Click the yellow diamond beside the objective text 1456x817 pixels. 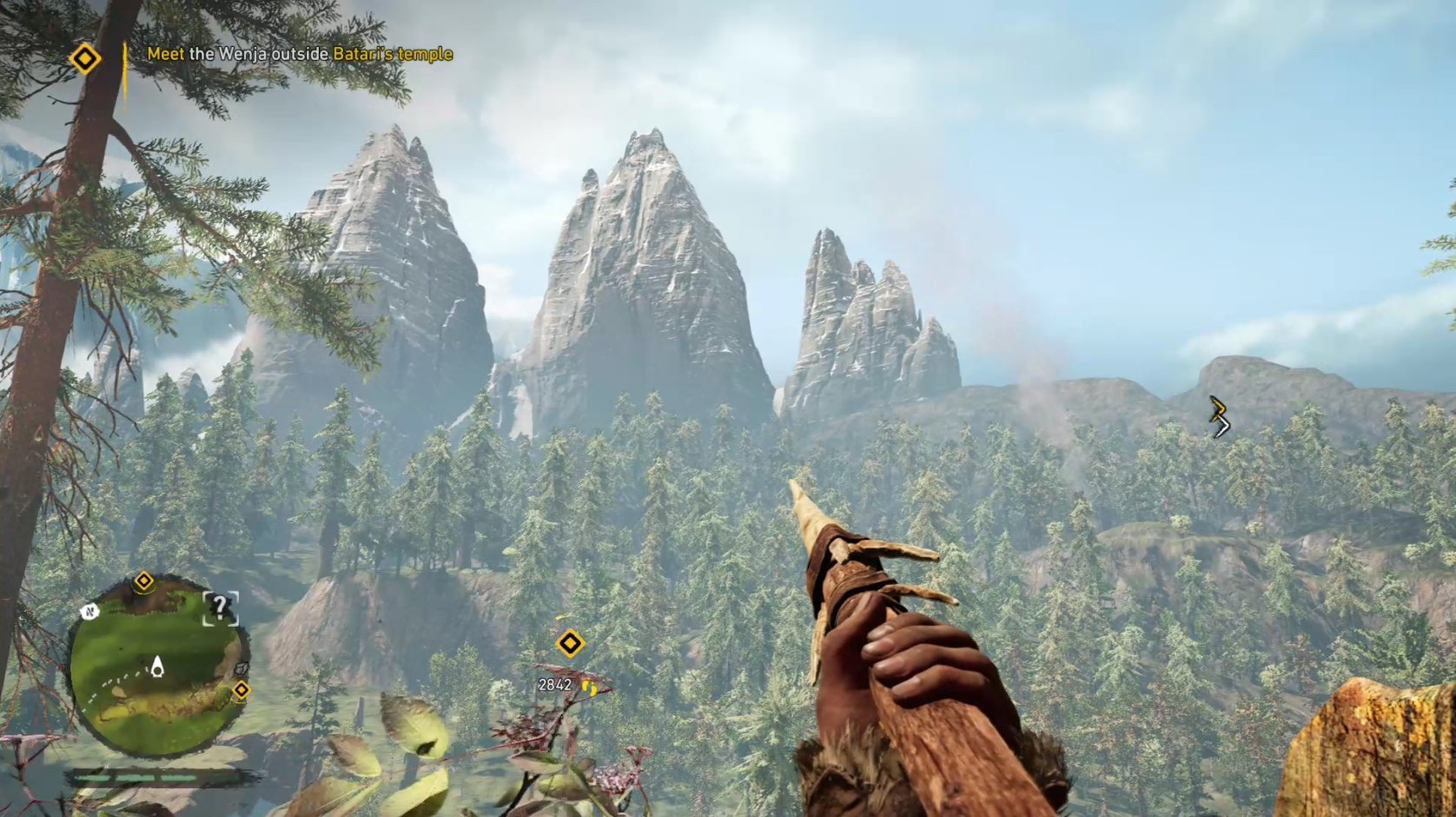pyautogui.click(x=85, y=59)
